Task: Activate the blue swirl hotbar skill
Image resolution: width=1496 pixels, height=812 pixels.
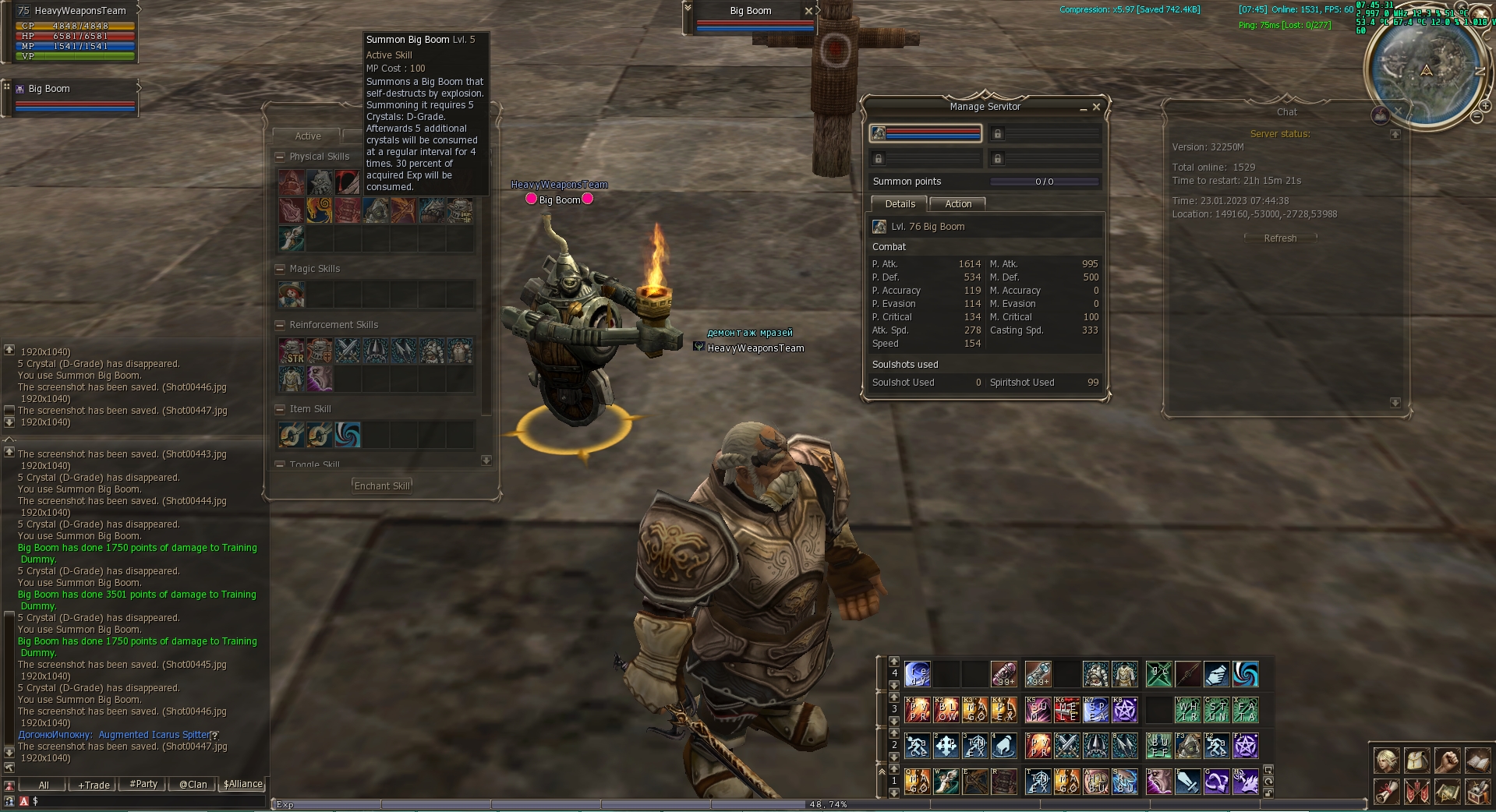Action: (x=1245, y=674)
